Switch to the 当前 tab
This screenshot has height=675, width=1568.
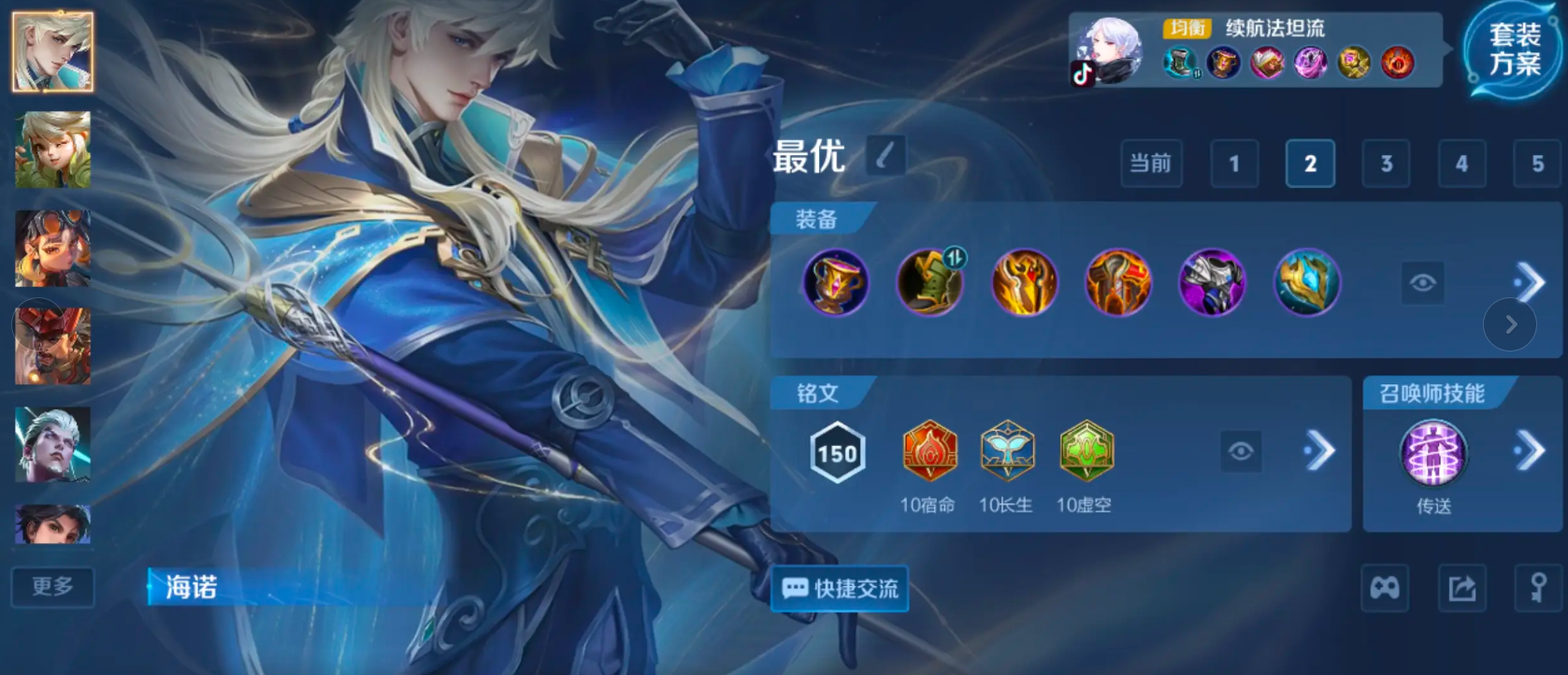1152,164
